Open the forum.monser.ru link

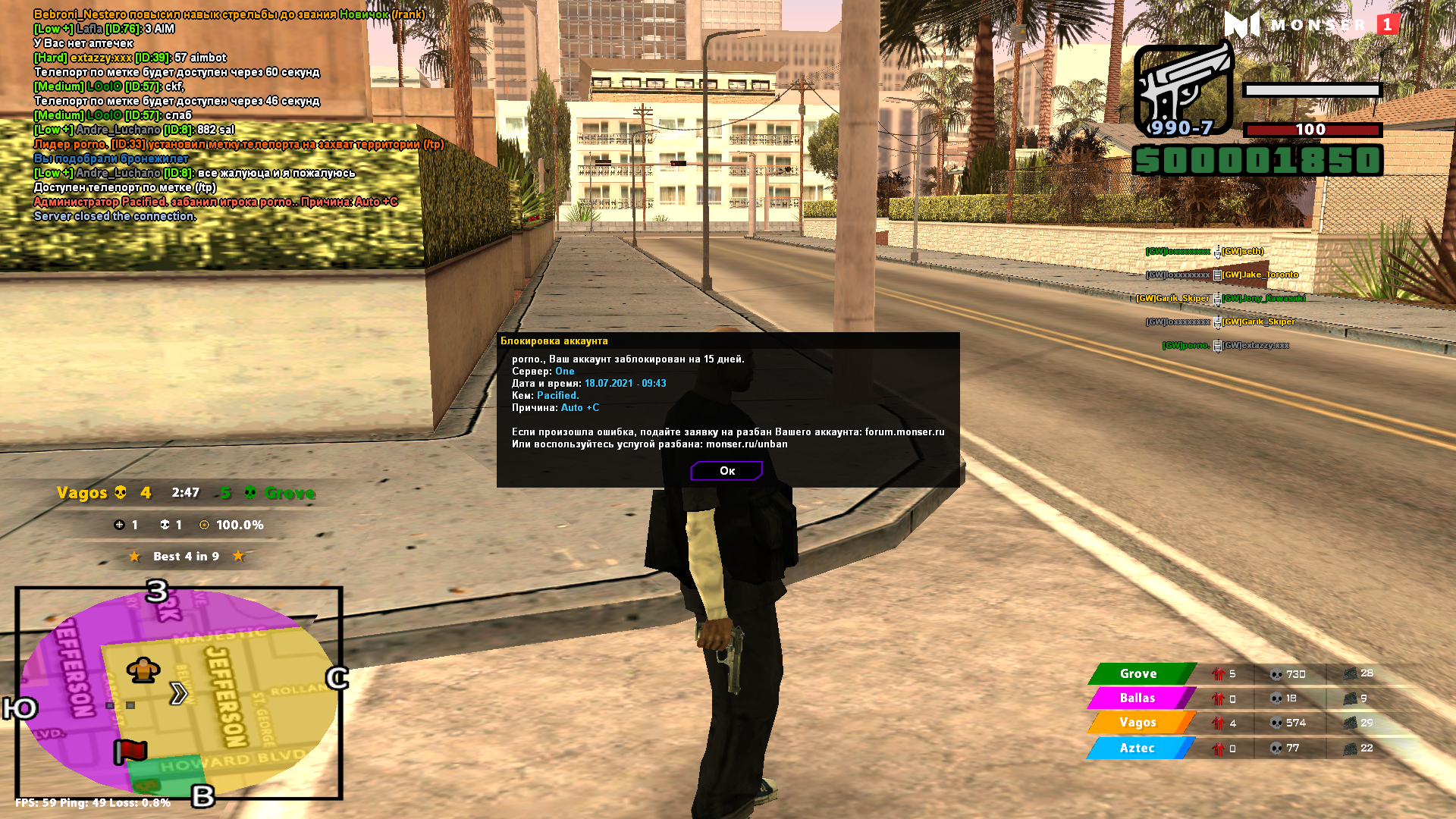904,430
